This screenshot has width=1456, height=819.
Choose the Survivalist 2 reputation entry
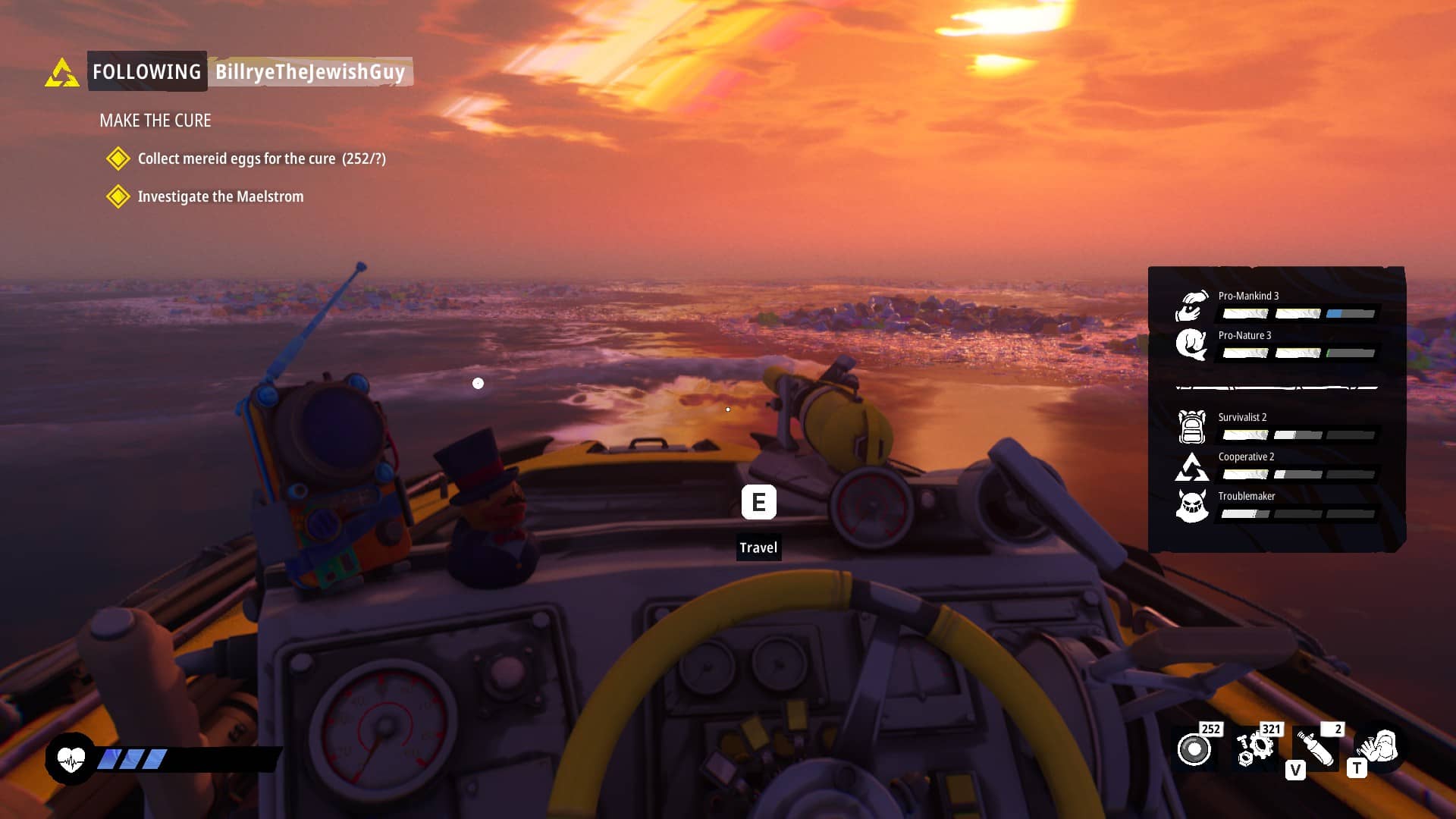pos(1278,425)
